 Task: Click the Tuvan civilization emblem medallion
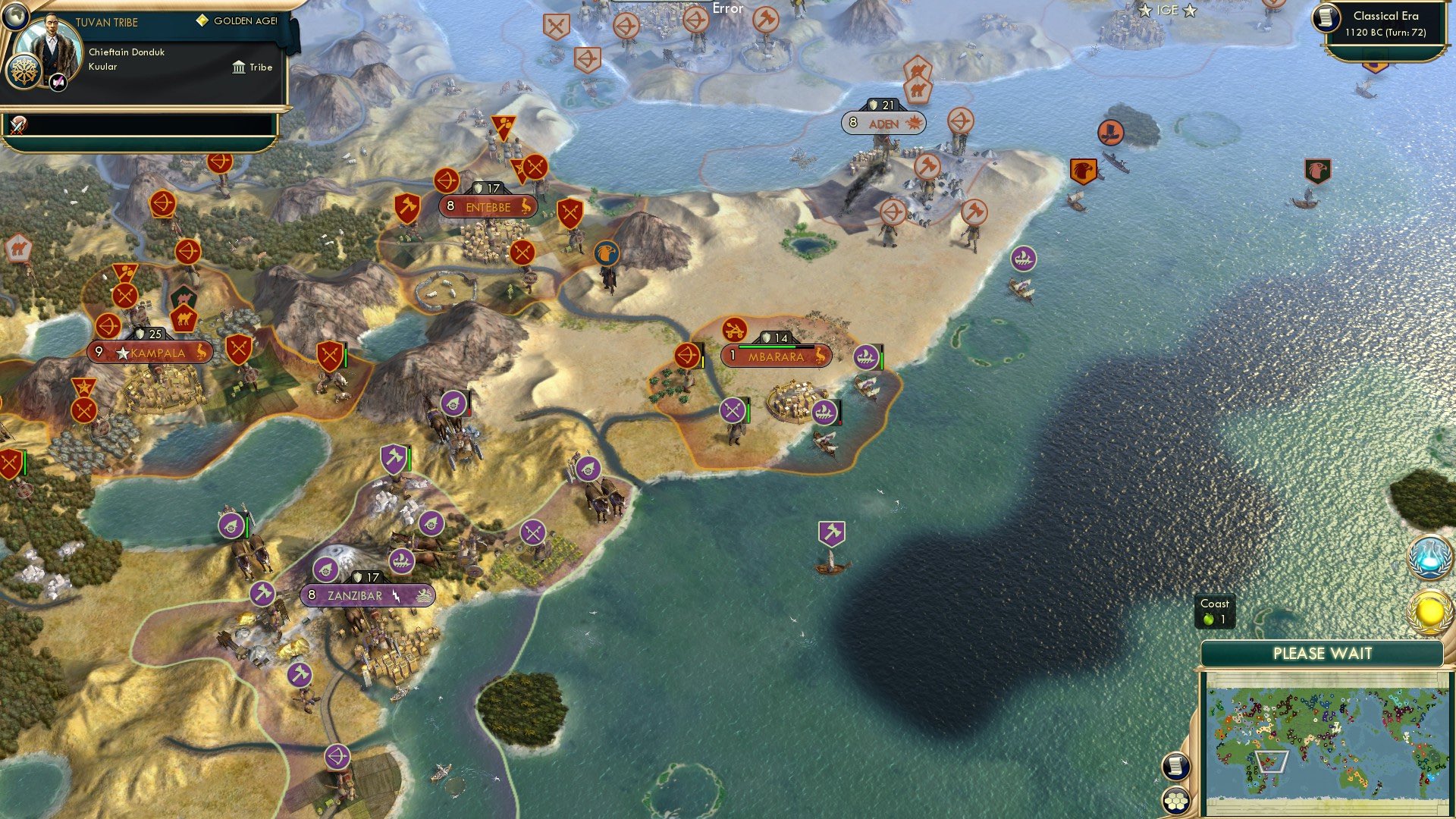pyautogui.click(x=25, y=71)
